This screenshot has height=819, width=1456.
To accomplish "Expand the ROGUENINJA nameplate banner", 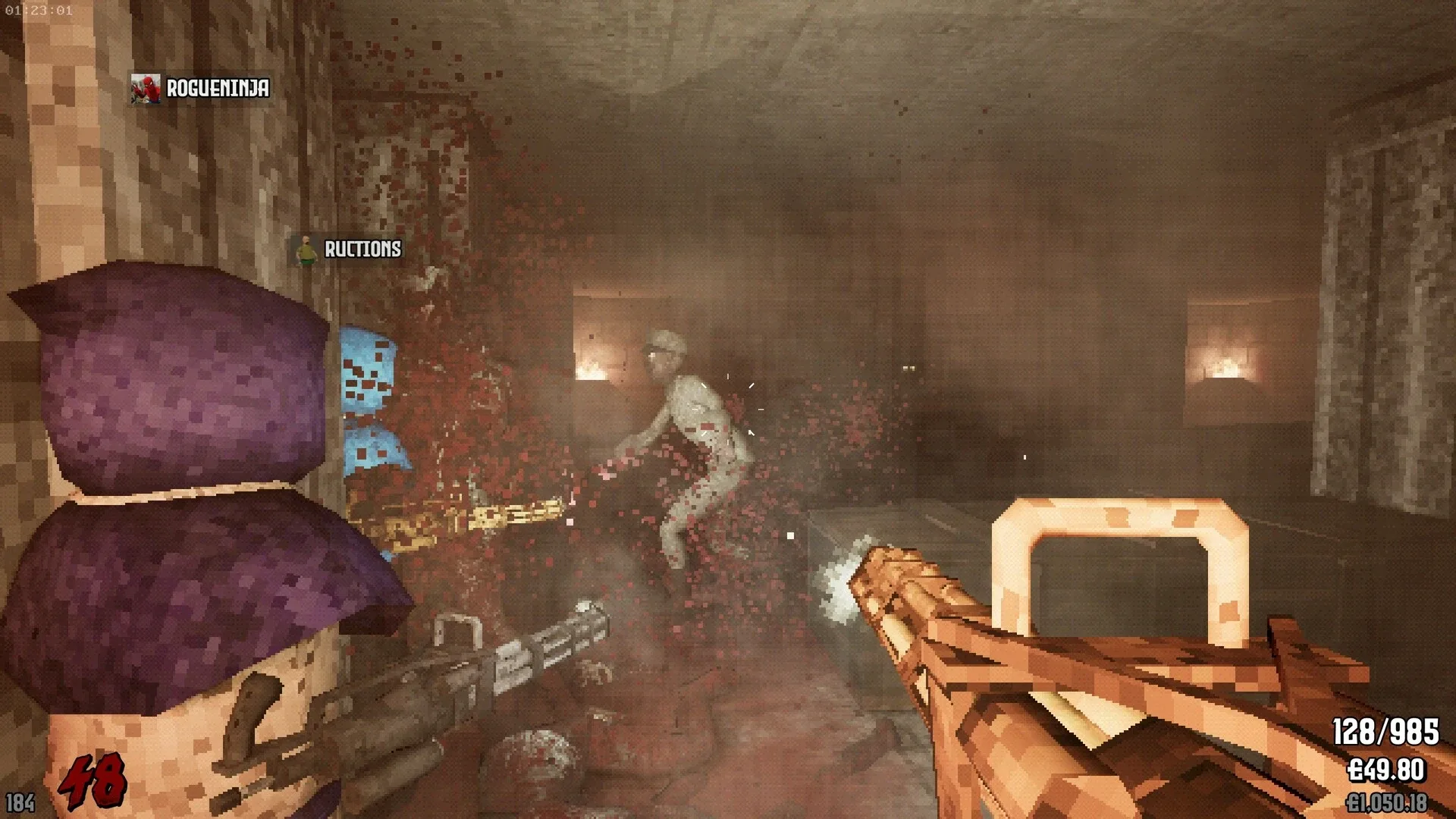I will (201, 89).
